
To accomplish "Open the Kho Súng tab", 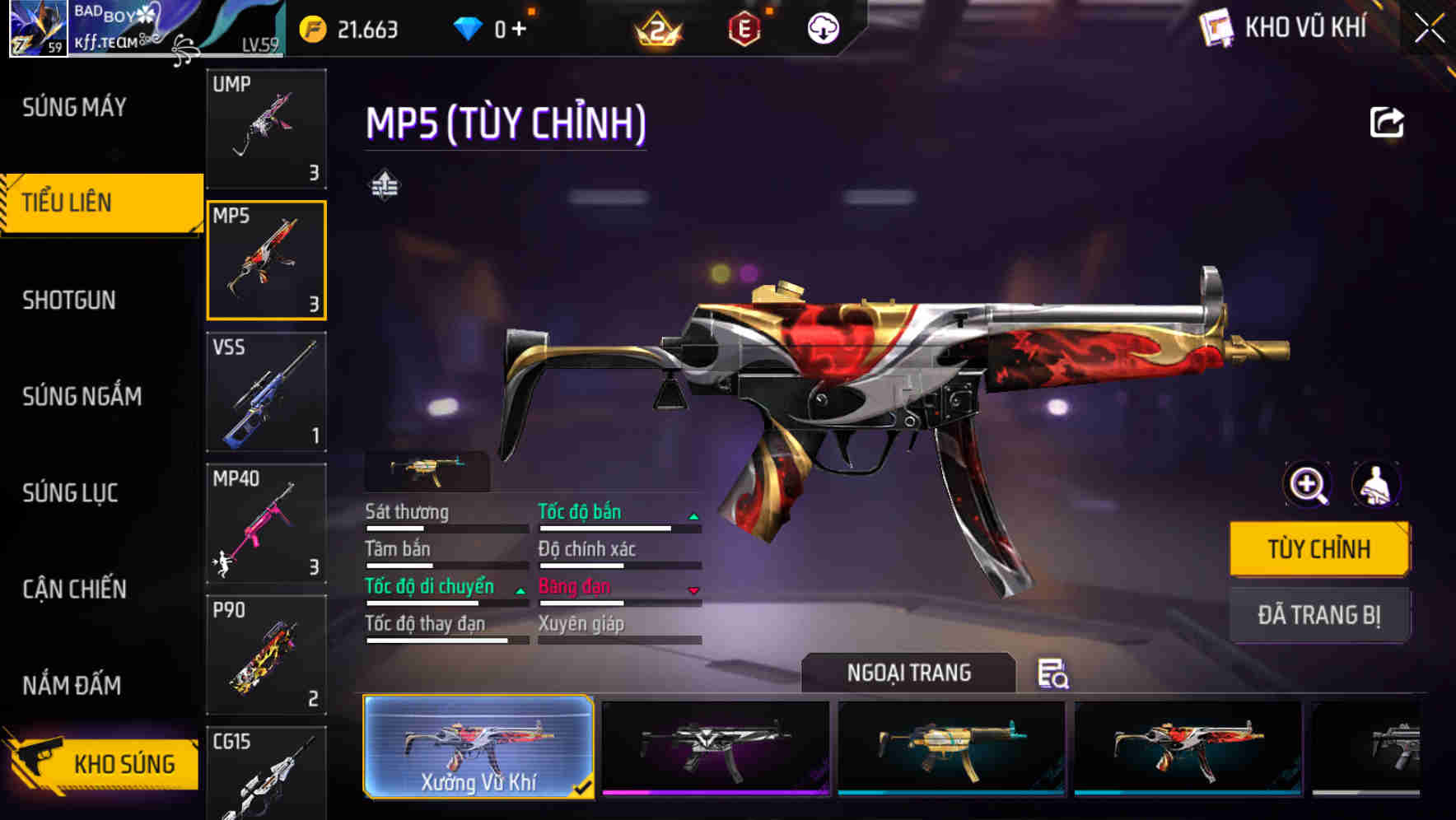I will tap(103, 764).
